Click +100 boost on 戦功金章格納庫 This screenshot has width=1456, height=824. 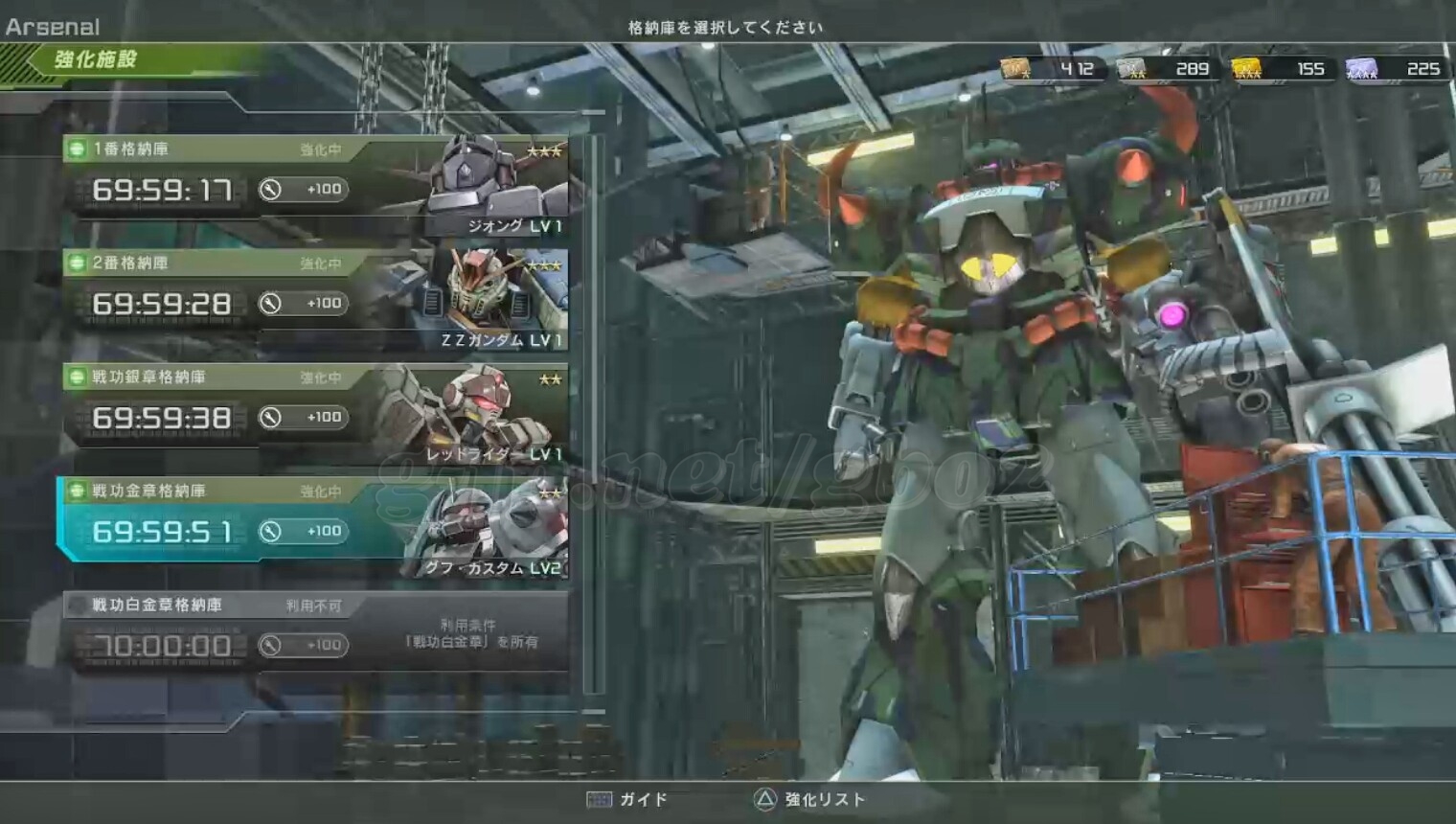tap(304, 532)
